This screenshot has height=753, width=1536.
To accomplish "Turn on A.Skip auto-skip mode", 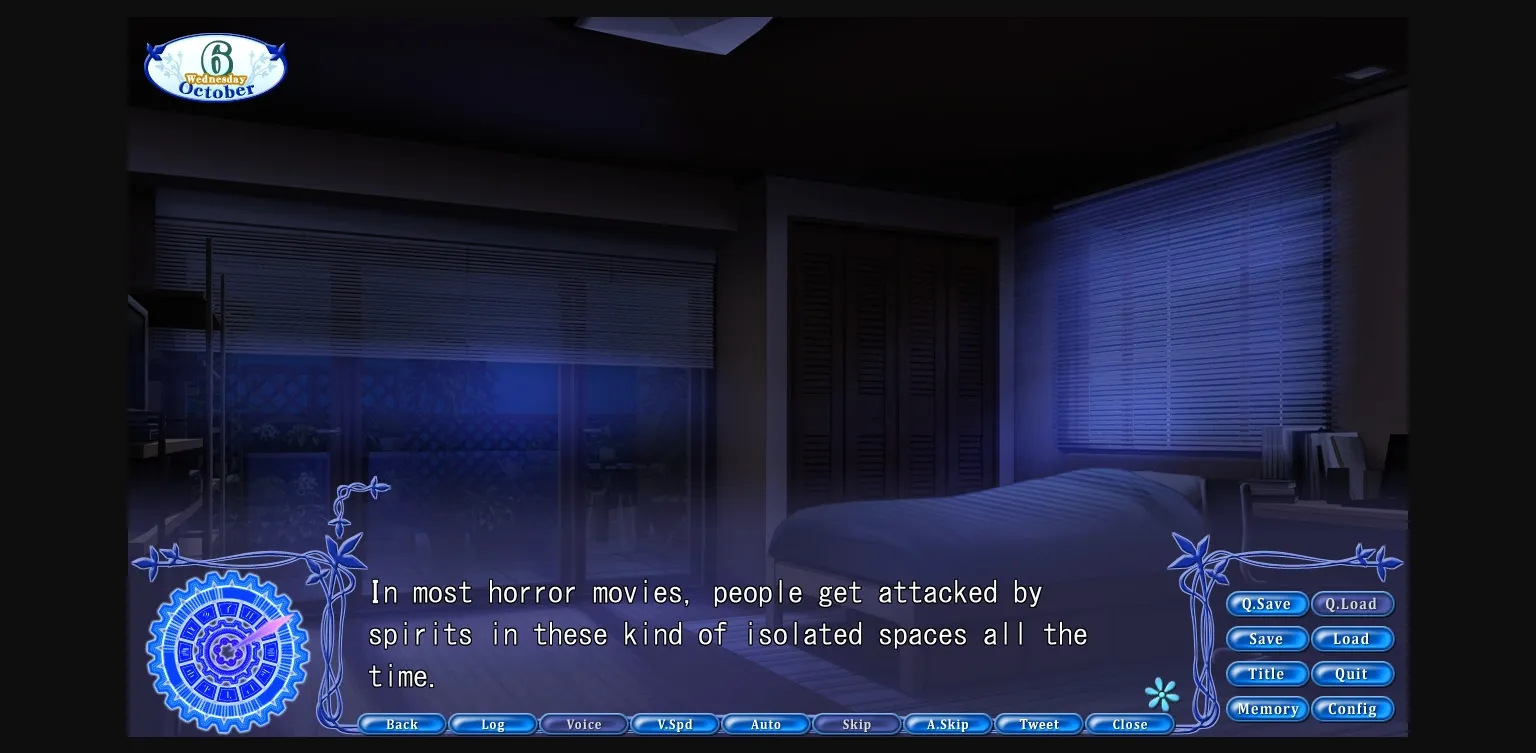I will click(948, 724).
